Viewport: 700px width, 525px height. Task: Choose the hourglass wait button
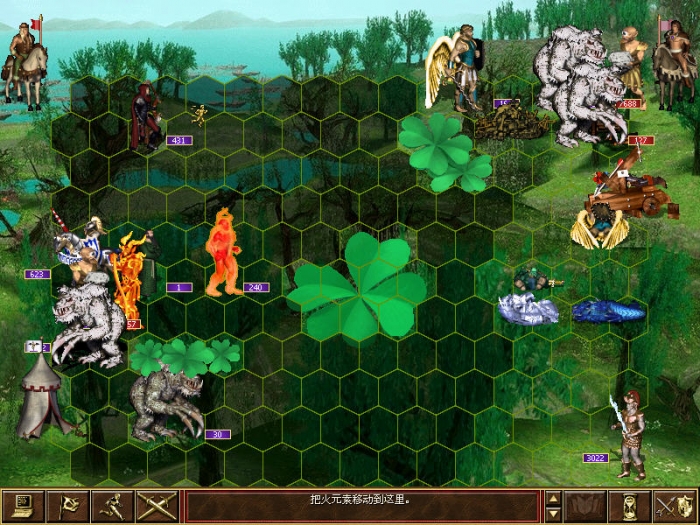(x=629, y=506)
